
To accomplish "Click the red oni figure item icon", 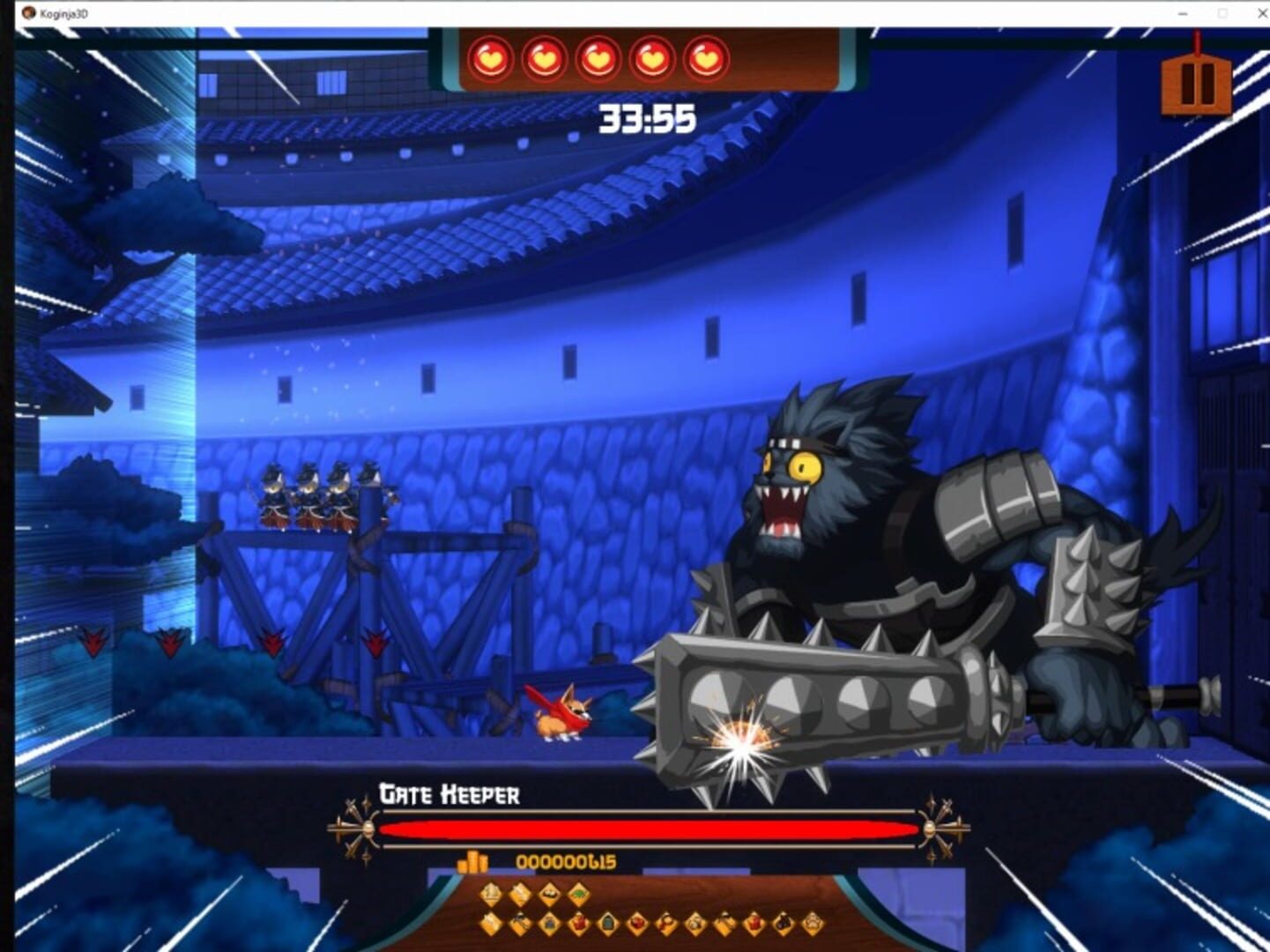I will pyautogui.click(x=754, y=923).
